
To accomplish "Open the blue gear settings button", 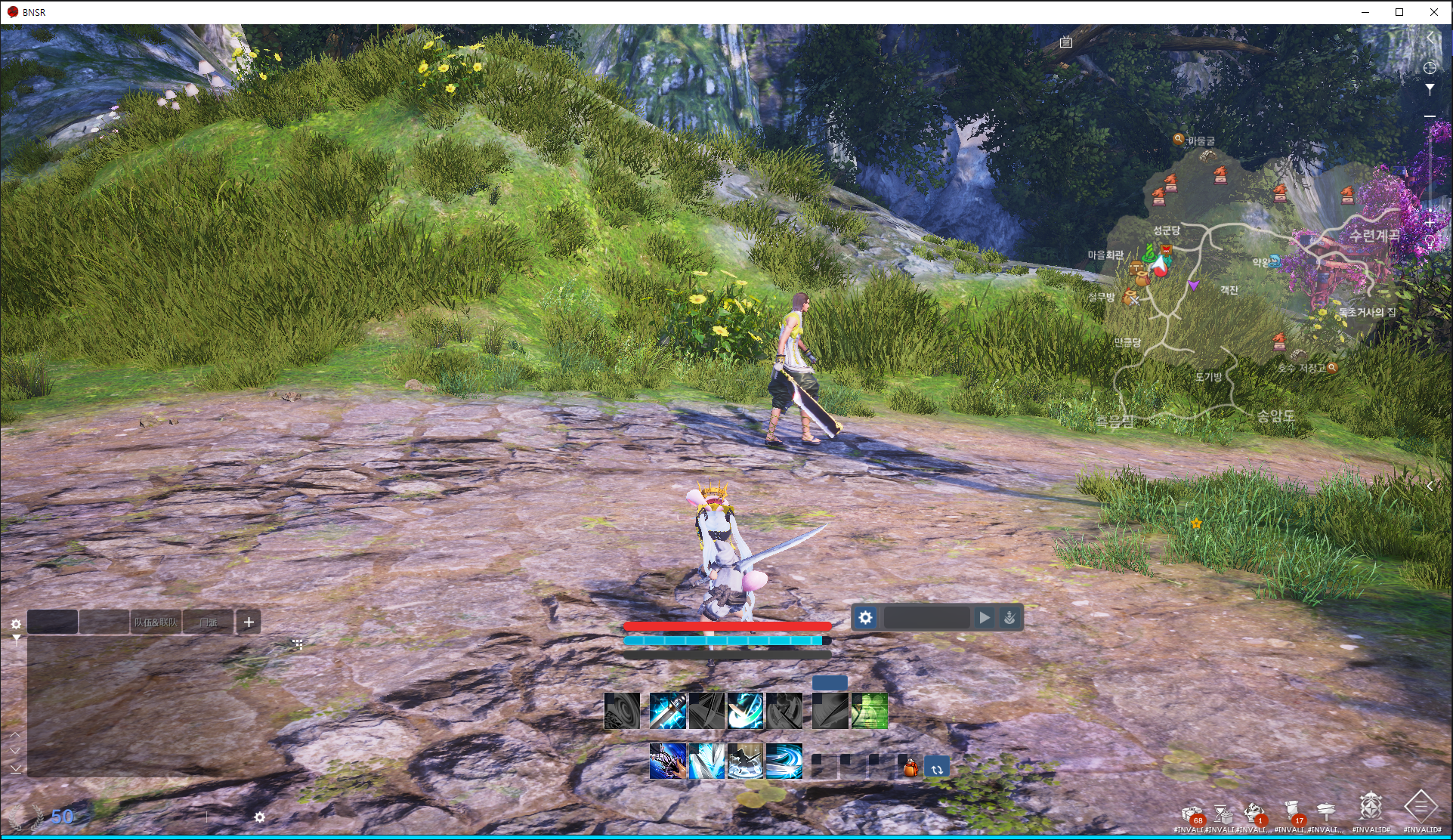I will click(865, 617).
